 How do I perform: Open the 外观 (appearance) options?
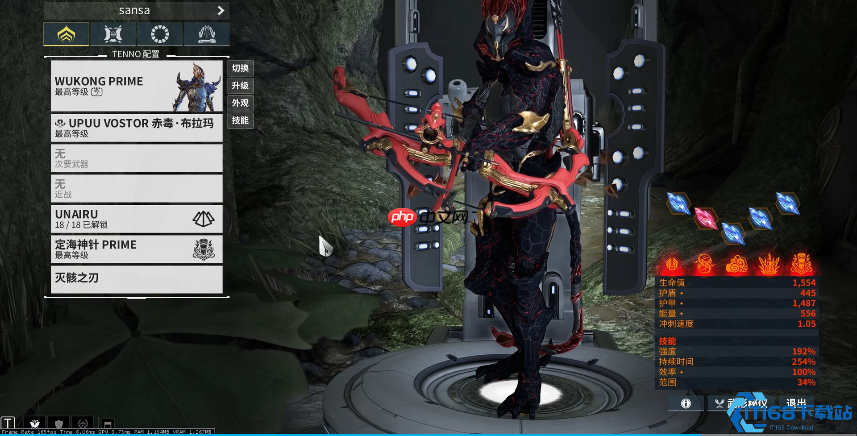click(240, 103)
